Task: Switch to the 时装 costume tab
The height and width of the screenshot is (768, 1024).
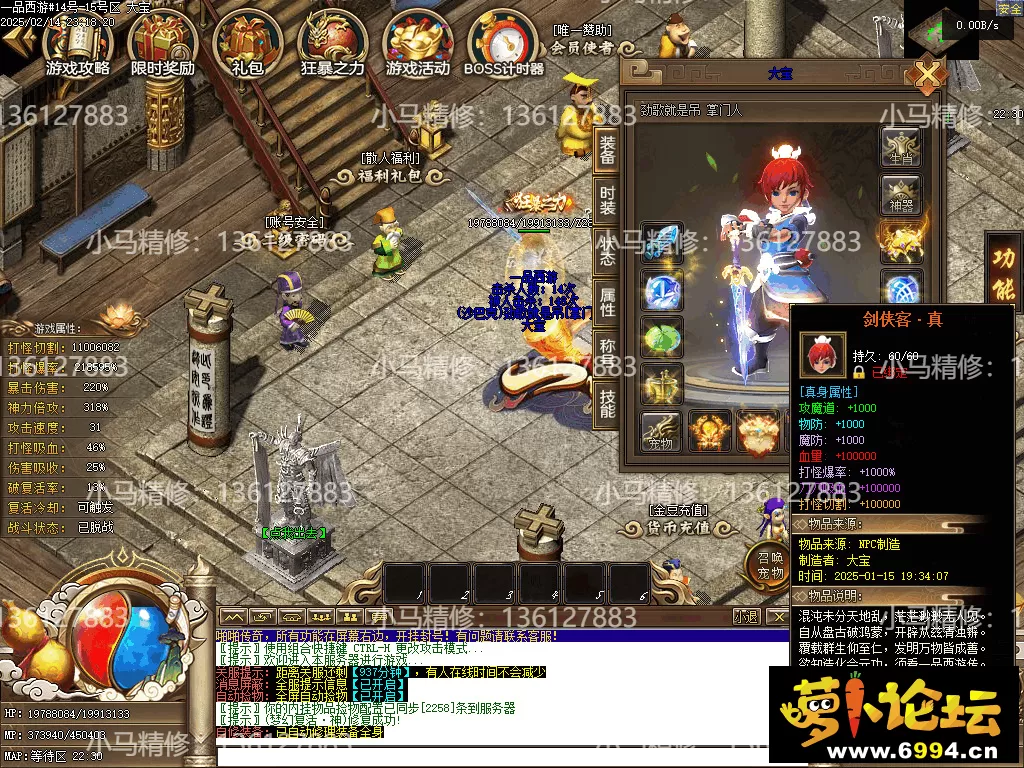Action: [607, 200]
